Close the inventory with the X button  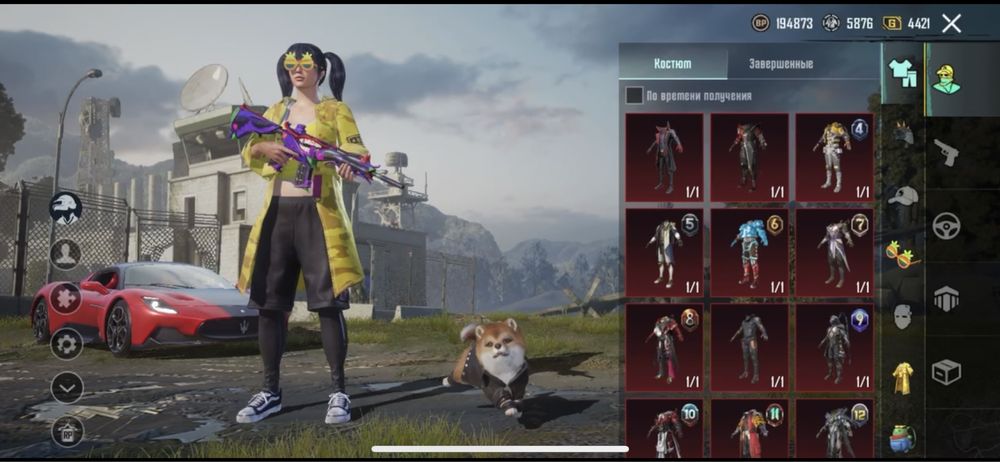[x=952, y=23]
